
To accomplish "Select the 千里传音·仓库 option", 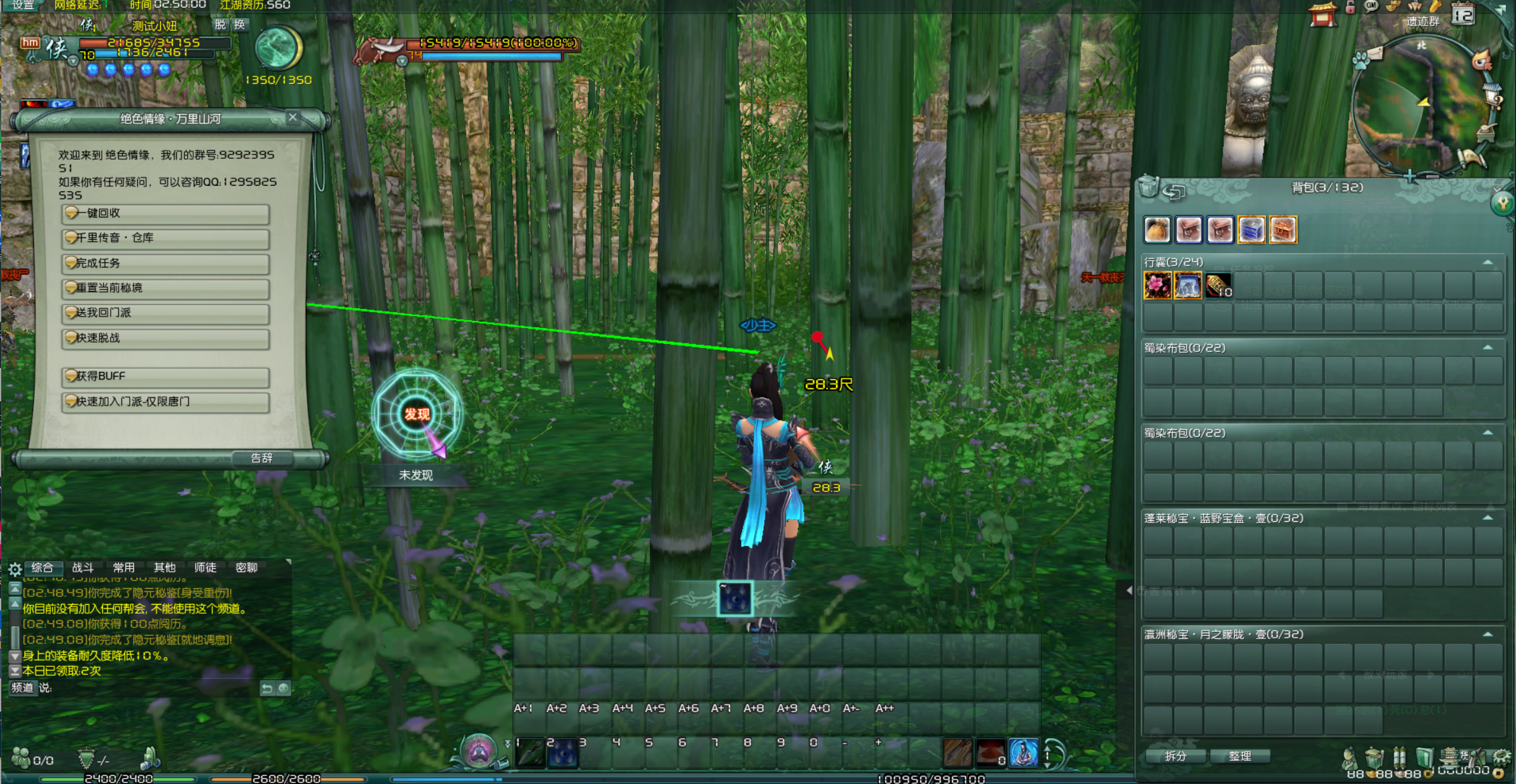I will pyautogui.click(x=165, y=238).
